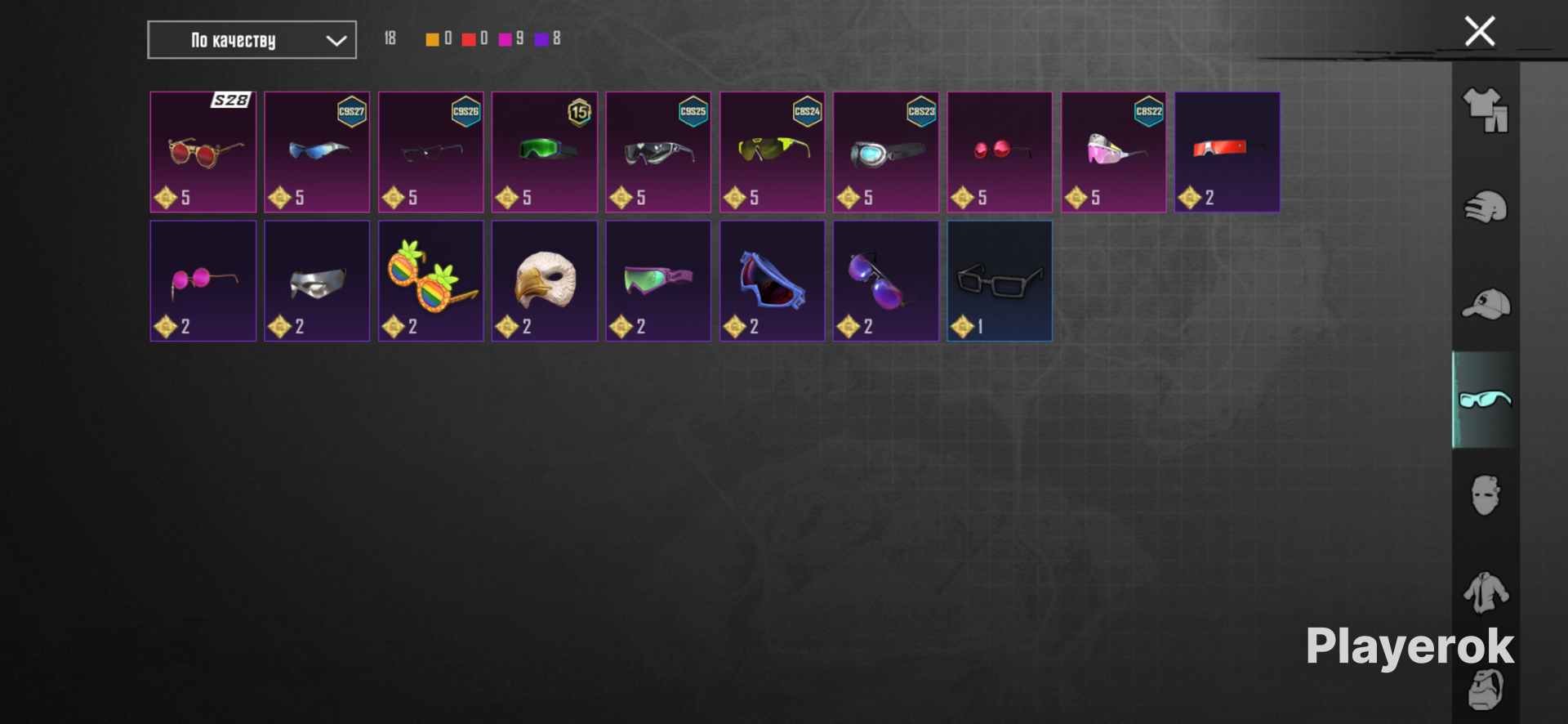Viewport: 1568px width, 724px height.
Task: Select the yellow visor glasses item
Action: coord(772,152)
